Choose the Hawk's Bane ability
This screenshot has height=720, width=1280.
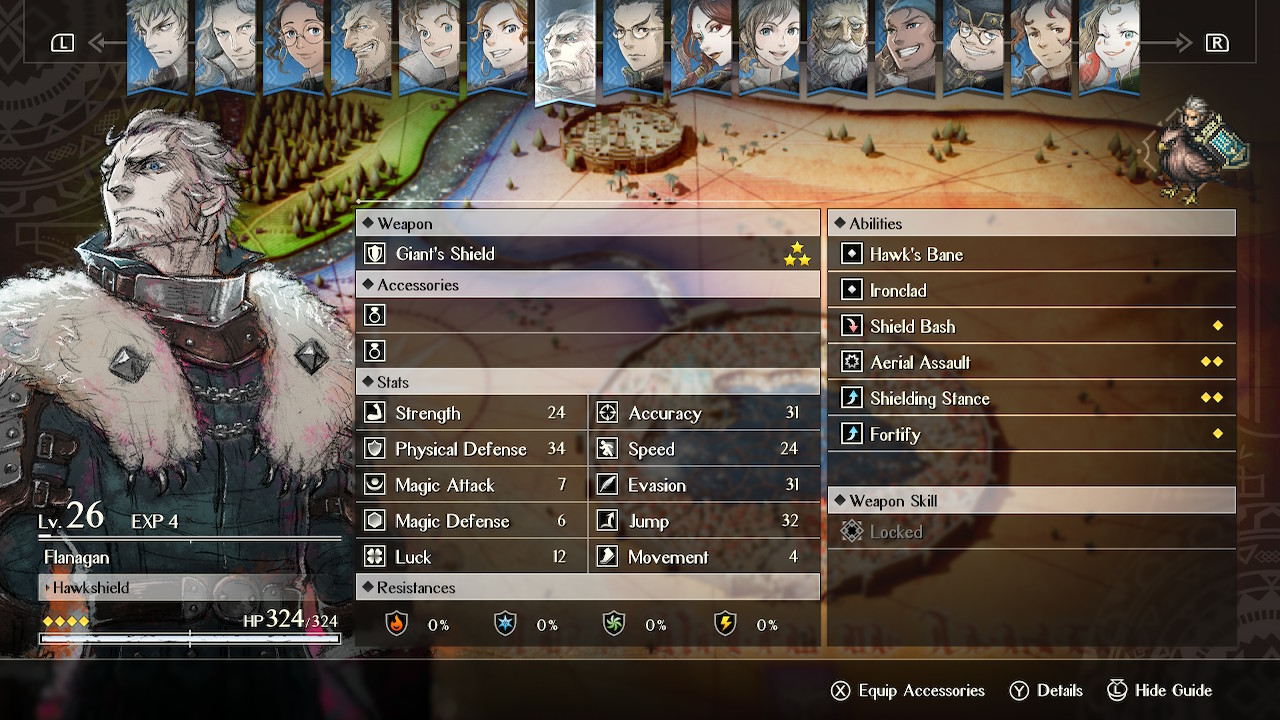tap(1031, 255)
